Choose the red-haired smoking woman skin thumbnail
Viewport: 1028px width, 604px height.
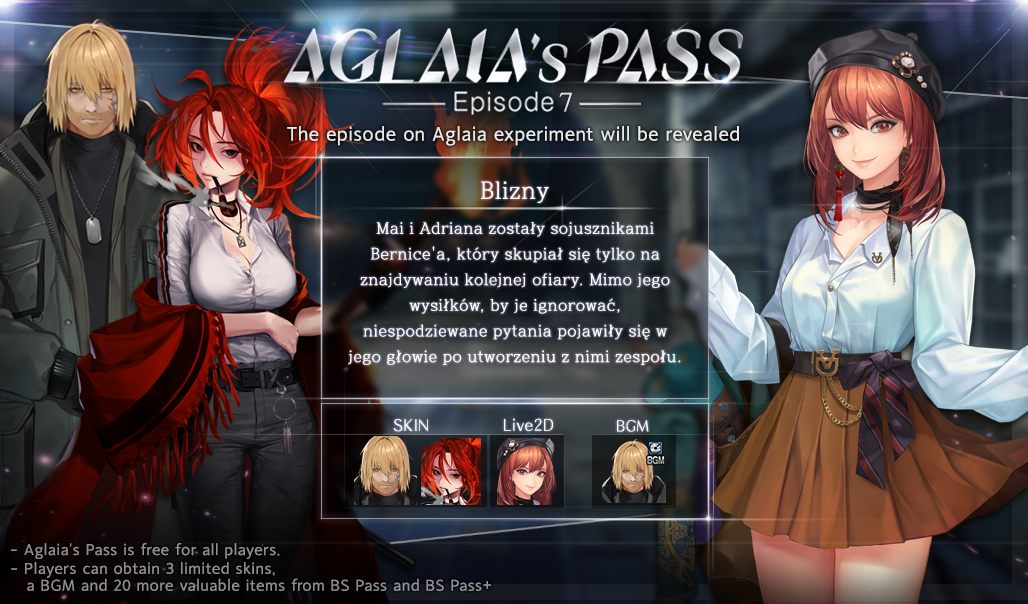(x=450, y=470)
